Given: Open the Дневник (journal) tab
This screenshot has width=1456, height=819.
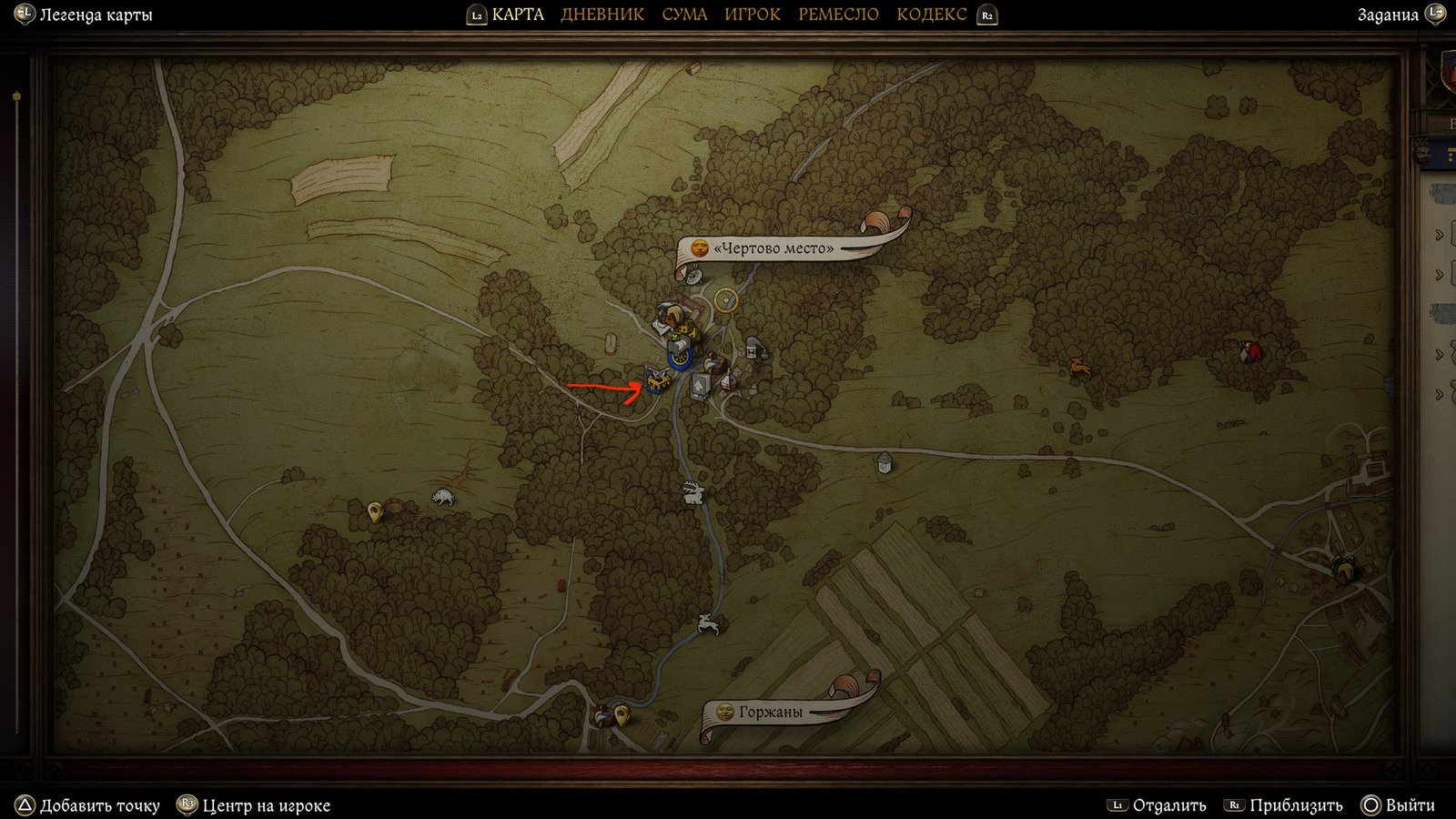Looking at the screenshot, I should tap(602, 15).
